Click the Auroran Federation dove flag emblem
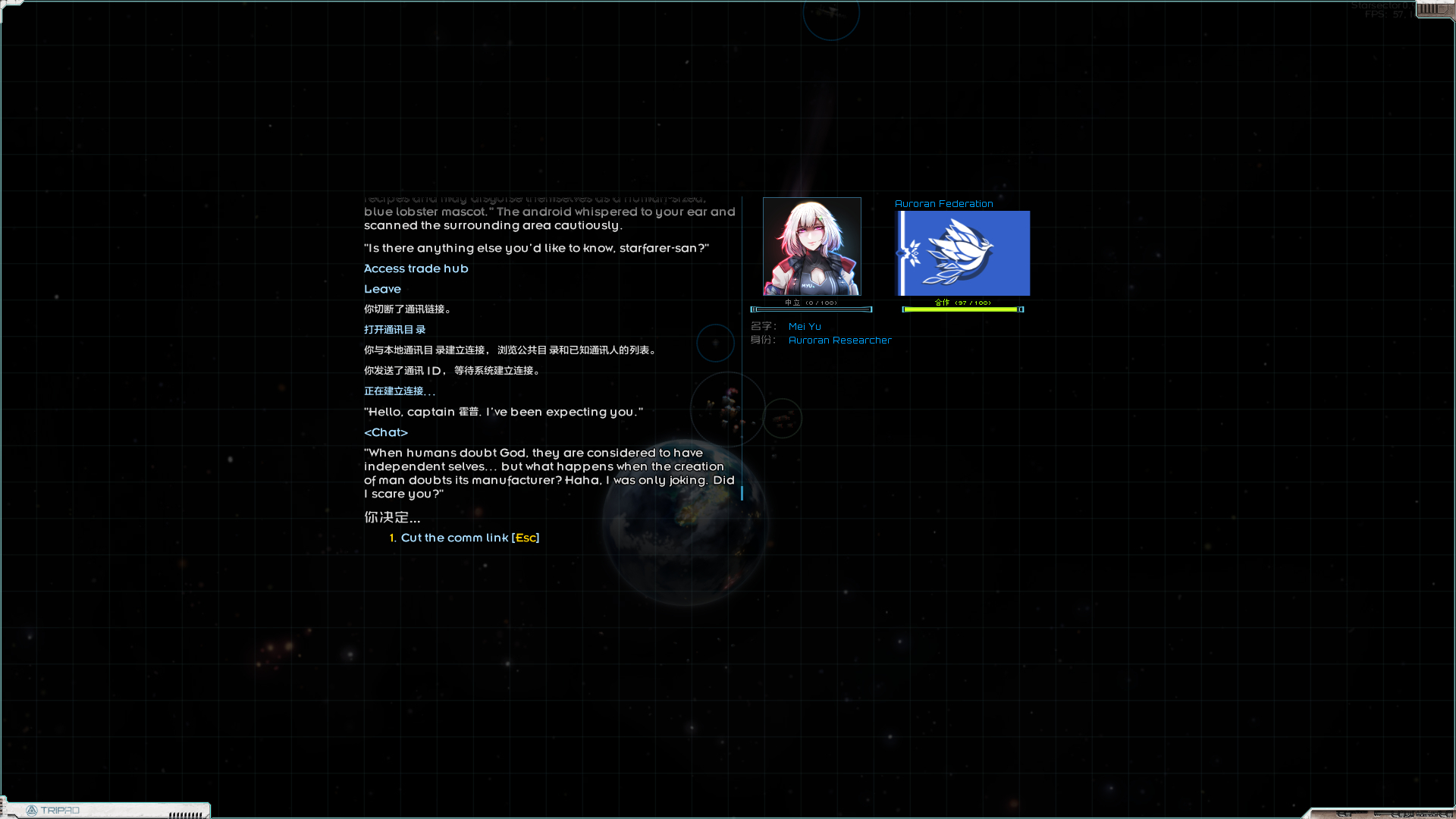The width and height of the screenshot is (1456, 819). click(x=963, y=253)
